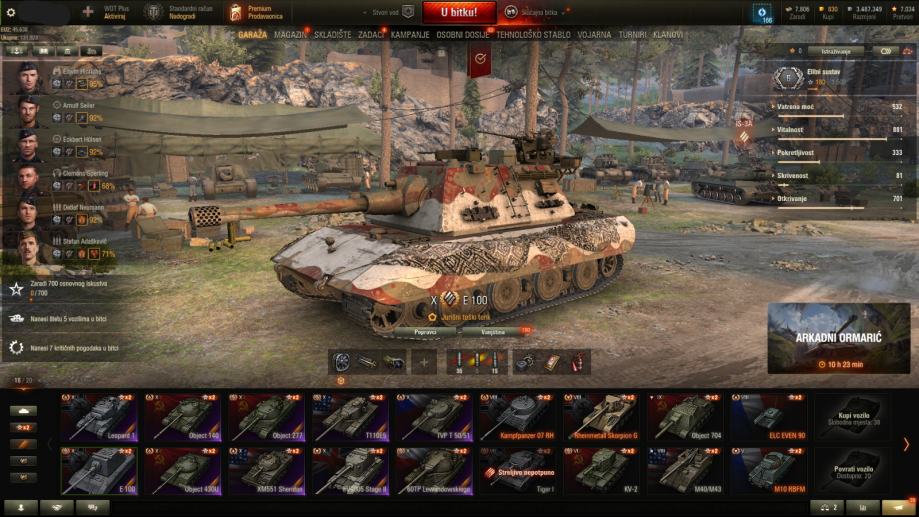Open Premium Prodavaonica shop

click(262, 12)
